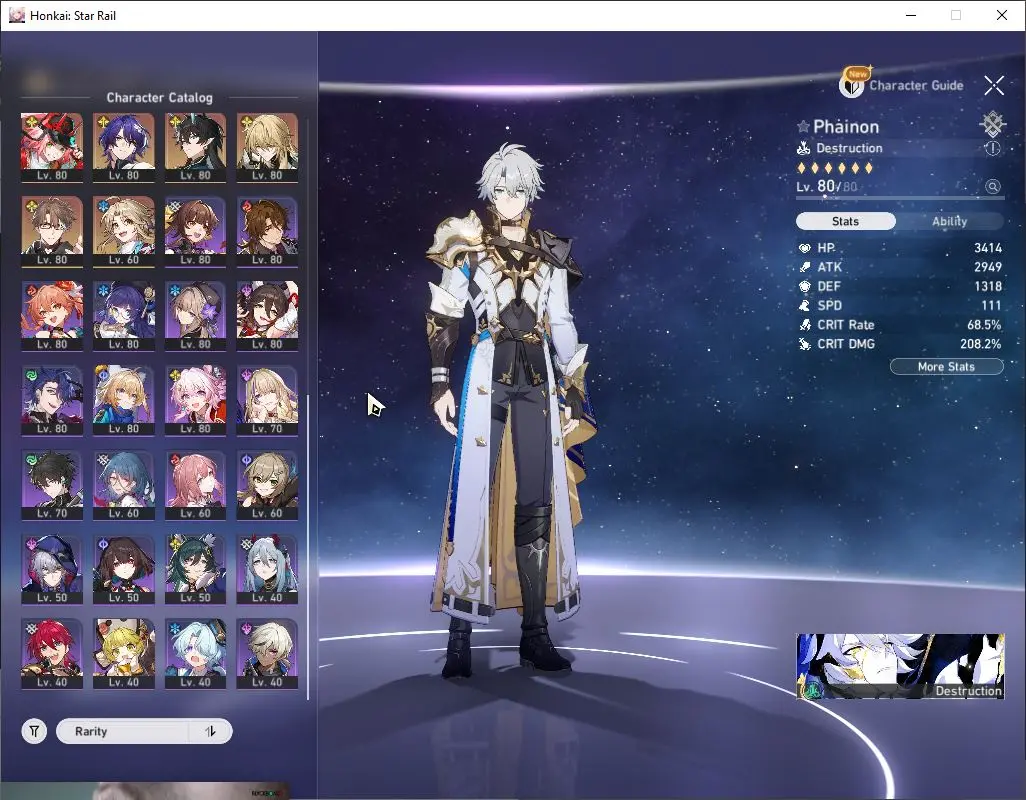Choose the hooded silver-haired Lv. 50 portrait
The height and width of the screenshot is (800, 1026).
click(52, 567)
